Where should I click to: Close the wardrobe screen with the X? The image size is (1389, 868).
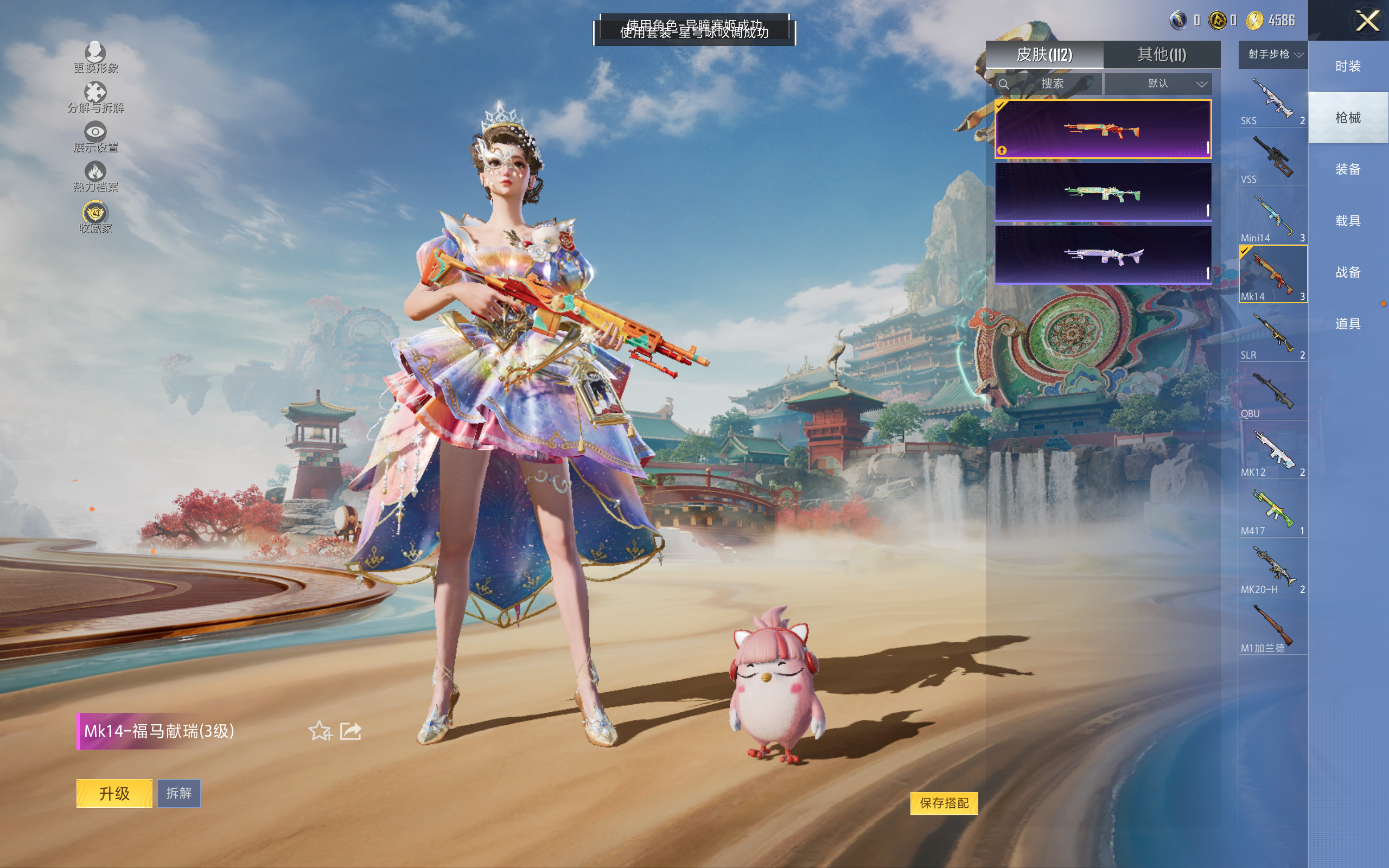(x=1367, y=21)
